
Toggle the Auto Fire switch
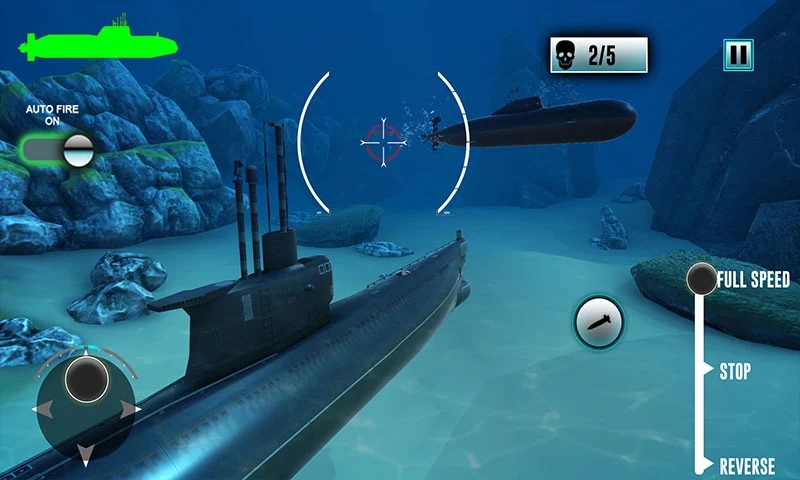coord(58,150)
